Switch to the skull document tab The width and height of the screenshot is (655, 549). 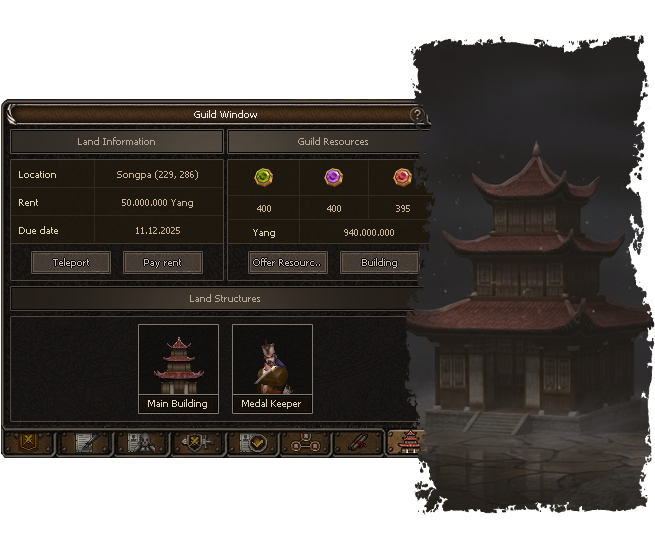140,442
